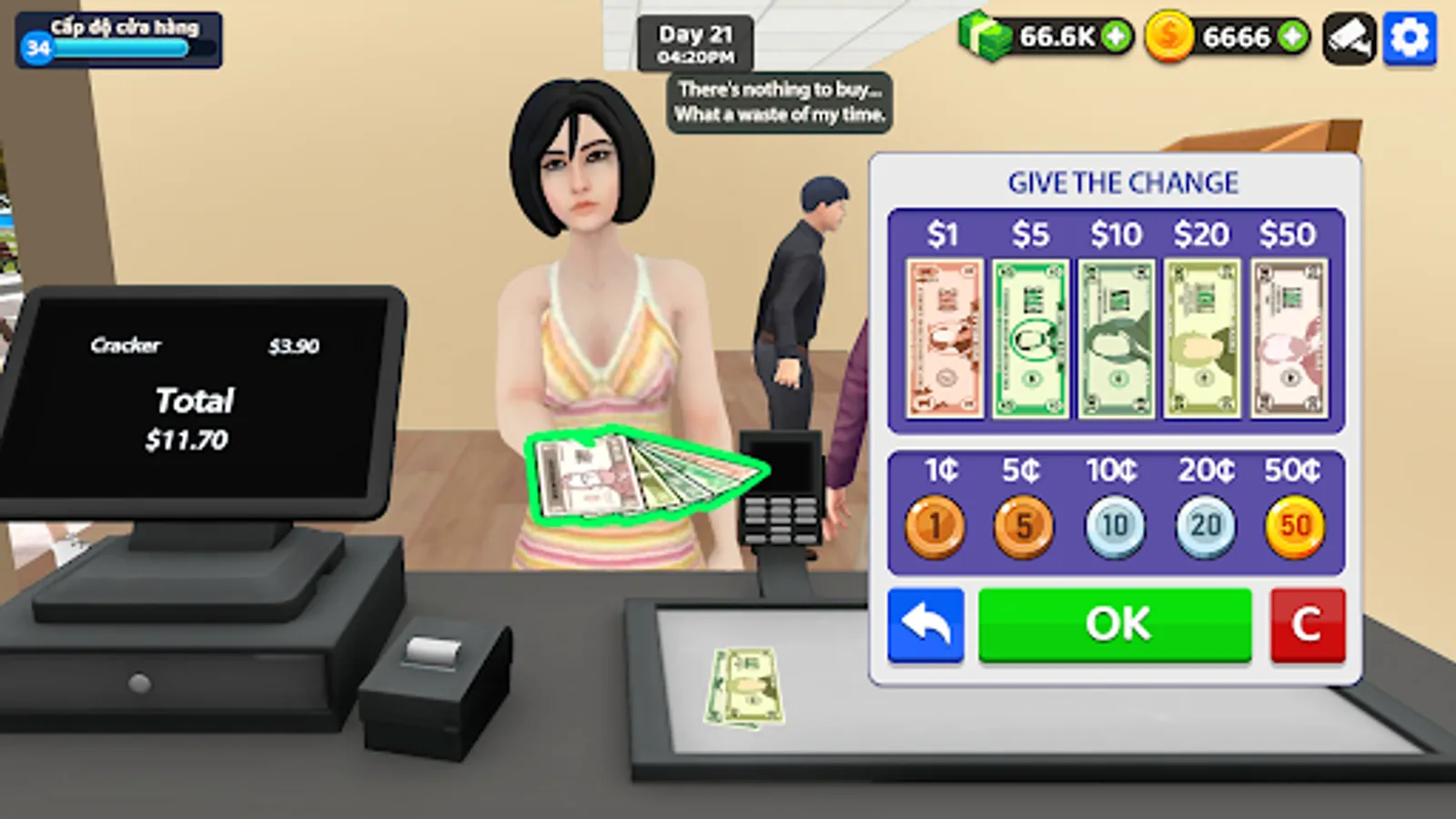Confirm the change with OK

(1115, 623)
